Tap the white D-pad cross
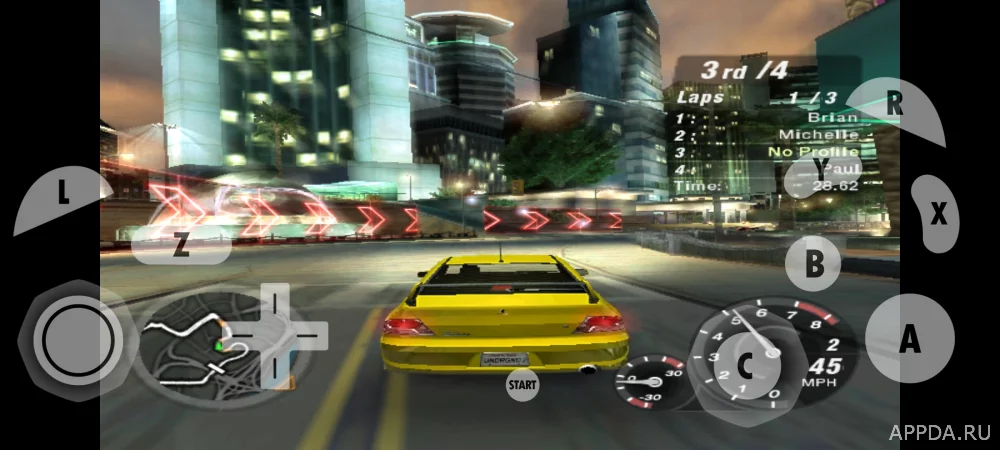 click(x=278, y=336)
